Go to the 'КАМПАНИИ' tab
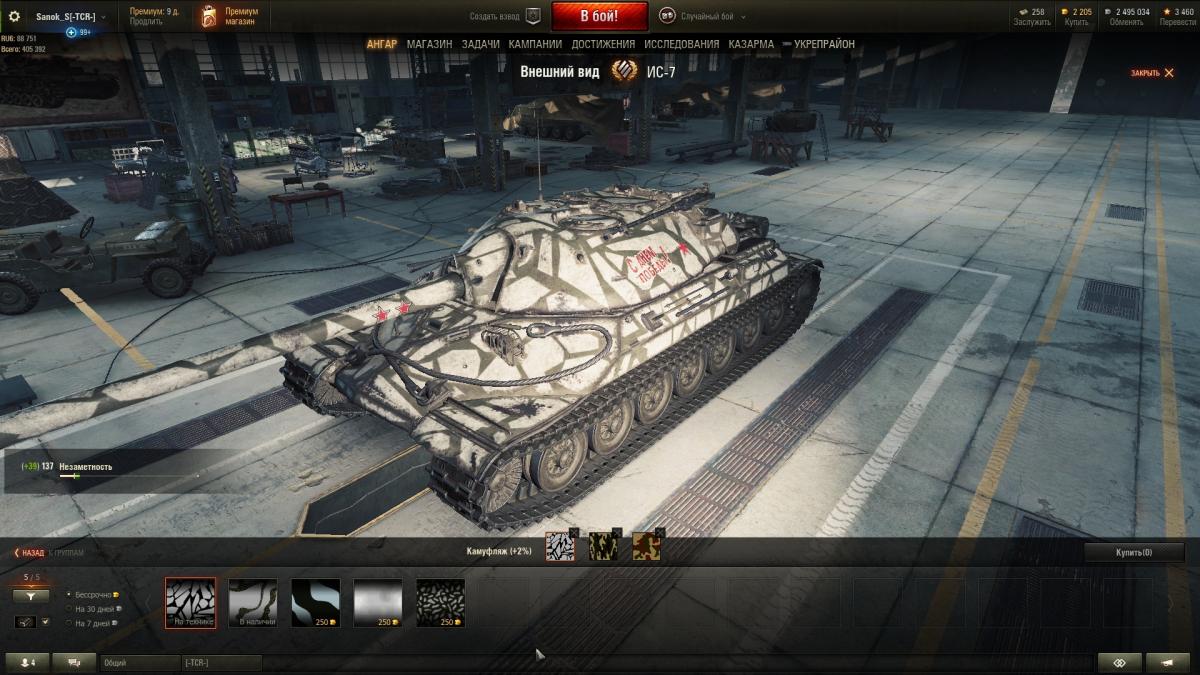This screenshot has width=1200, height=675. 534,44
